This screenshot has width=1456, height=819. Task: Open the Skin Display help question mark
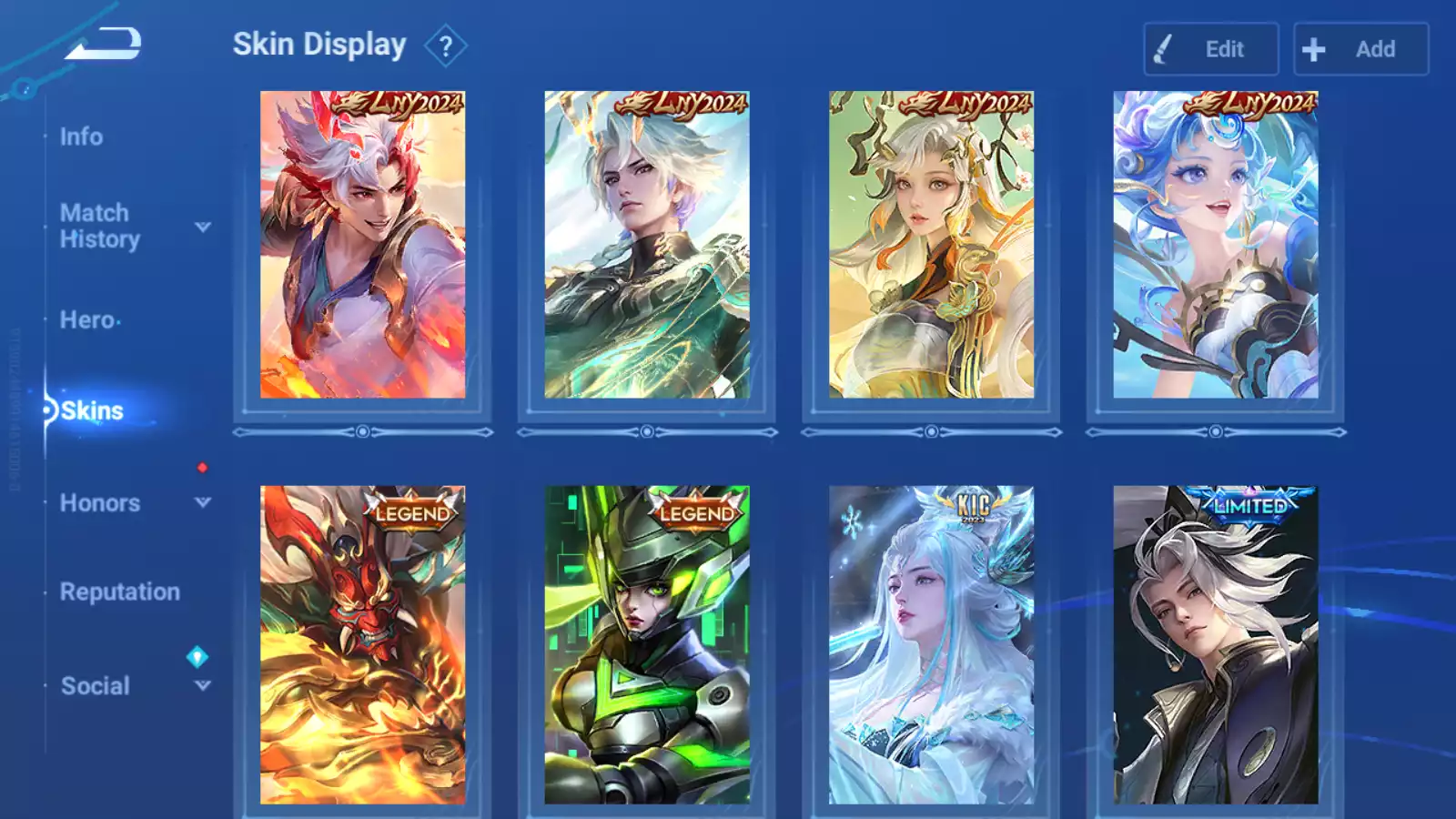(445, 46)
